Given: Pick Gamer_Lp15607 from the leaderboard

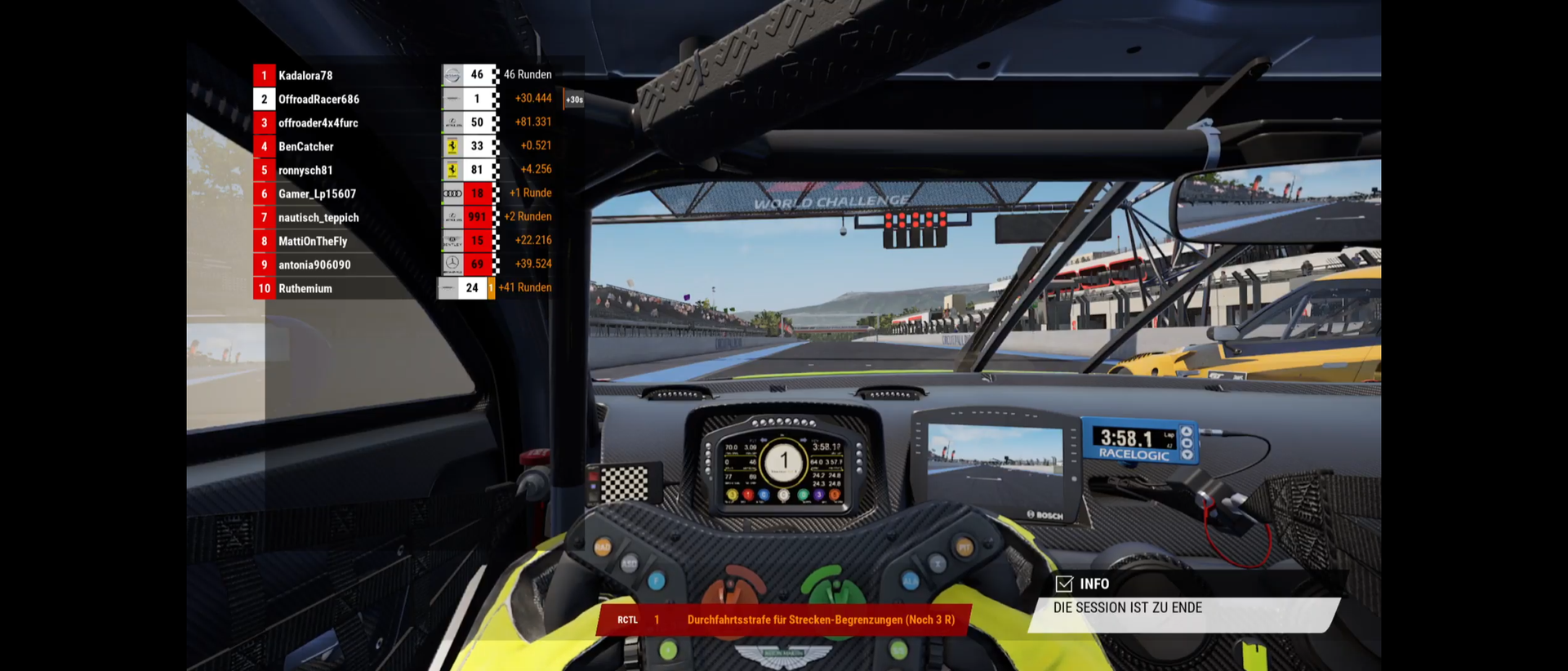Looking at the screenshot, I should pos(317,194).
